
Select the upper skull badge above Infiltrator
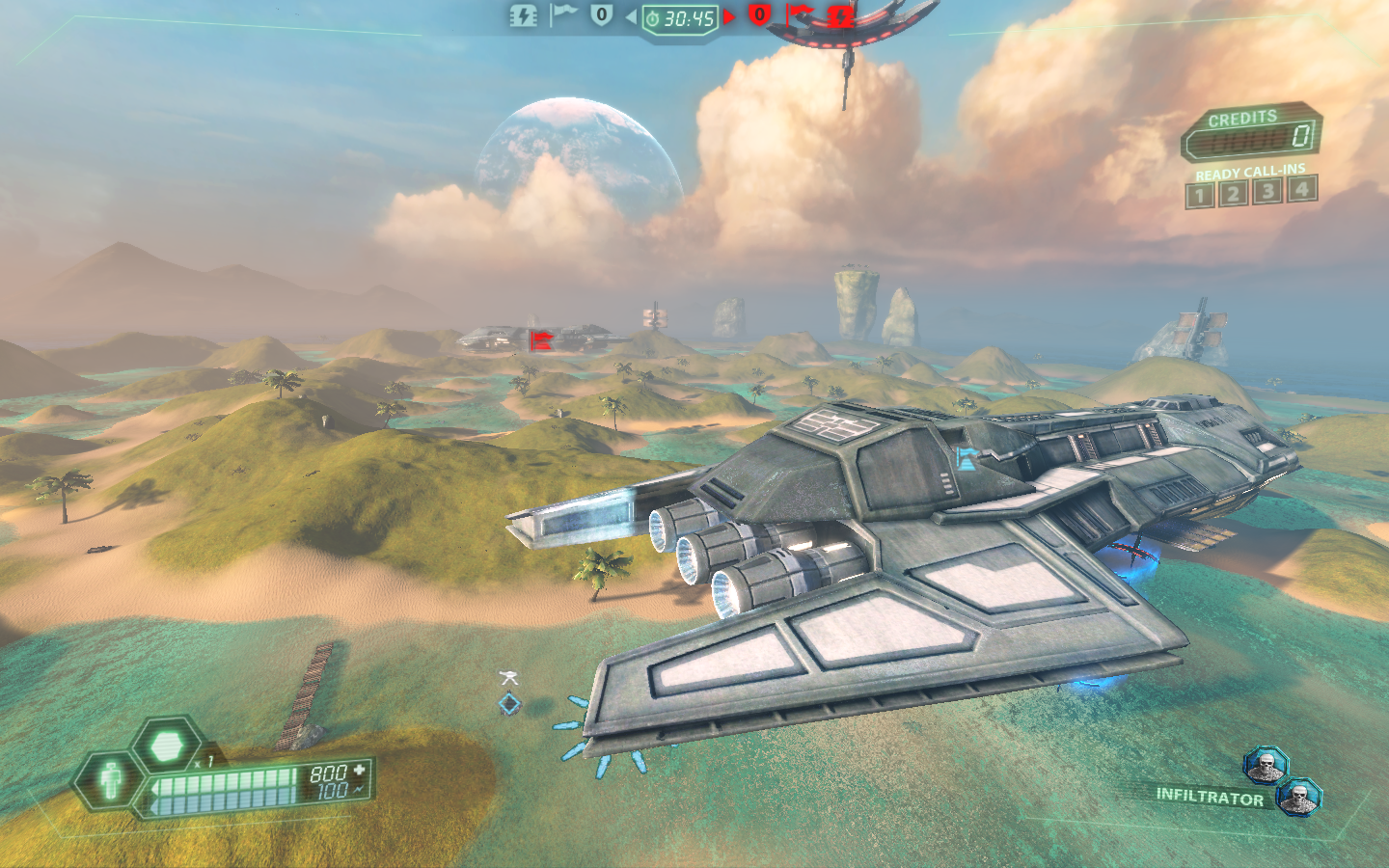[1266, 767]
